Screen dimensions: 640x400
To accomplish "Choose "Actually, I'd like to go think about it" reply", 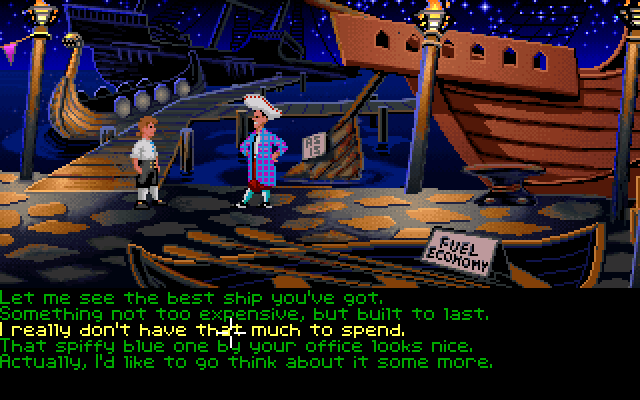I will click(246, 361).
